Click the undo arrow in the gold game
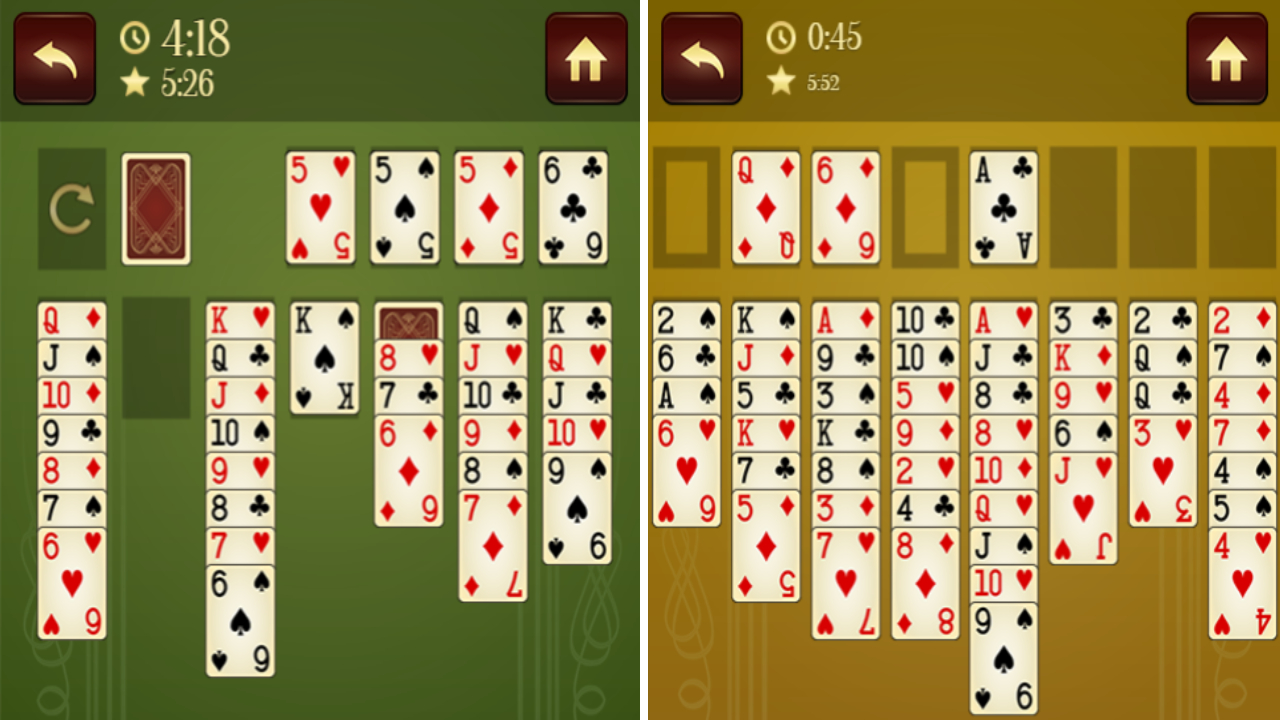Screen dimensions: 1280x720 [702, 58]
